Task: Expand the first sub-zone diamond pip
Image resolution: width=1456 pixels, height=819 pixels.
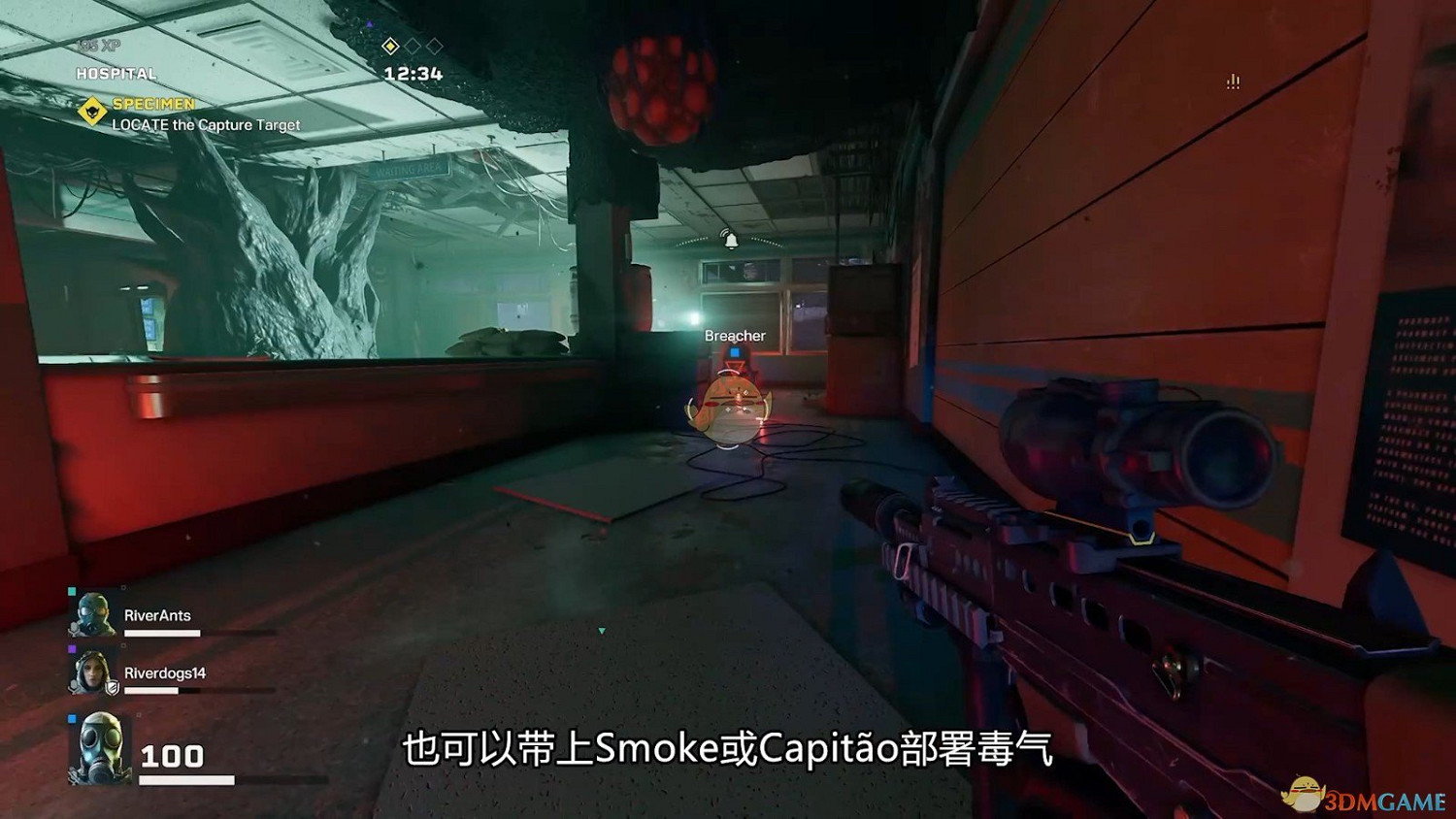Action: click(x=391, y=46)
